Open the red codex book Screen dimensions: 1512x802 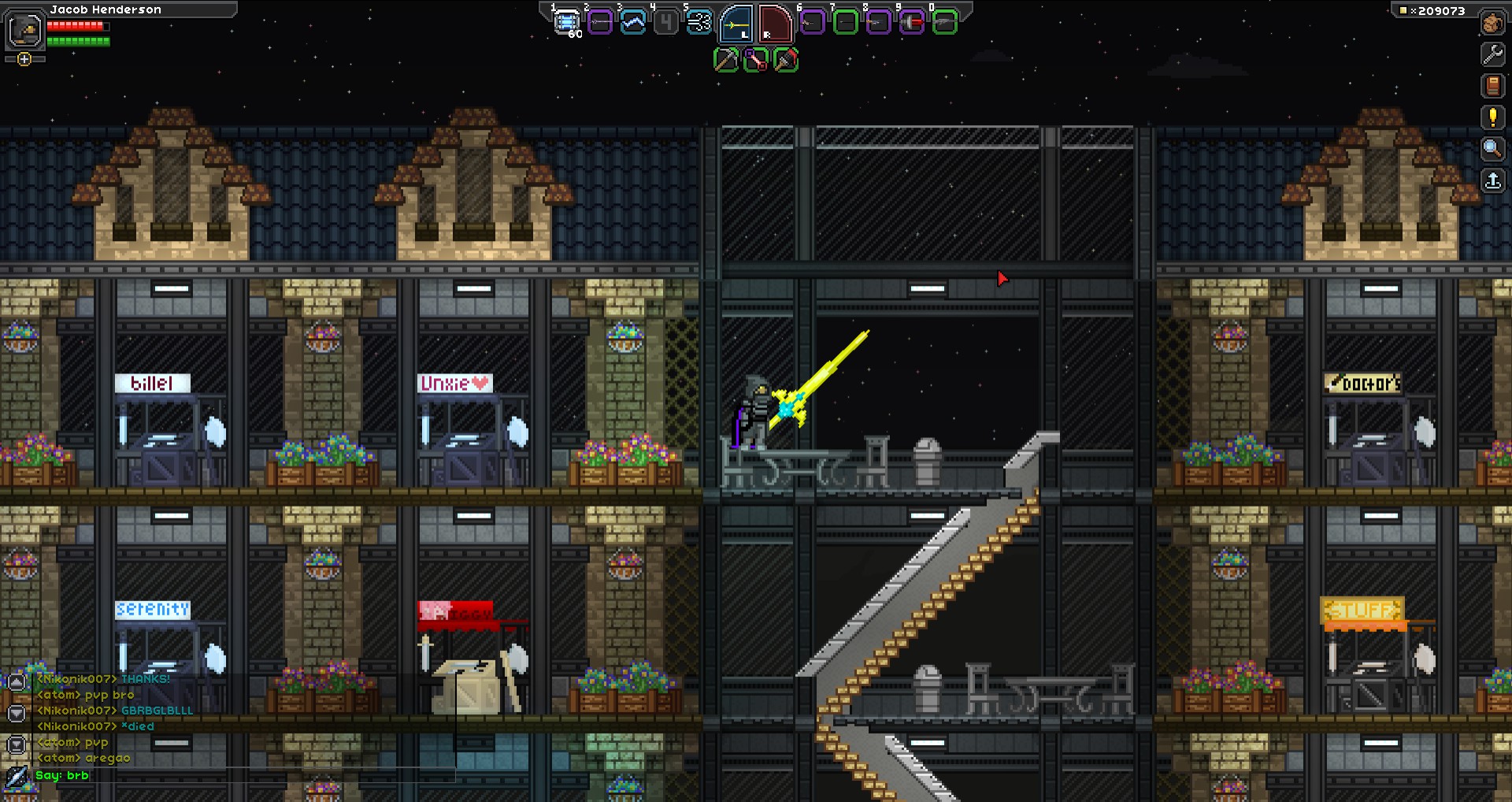click(1492, 86)
